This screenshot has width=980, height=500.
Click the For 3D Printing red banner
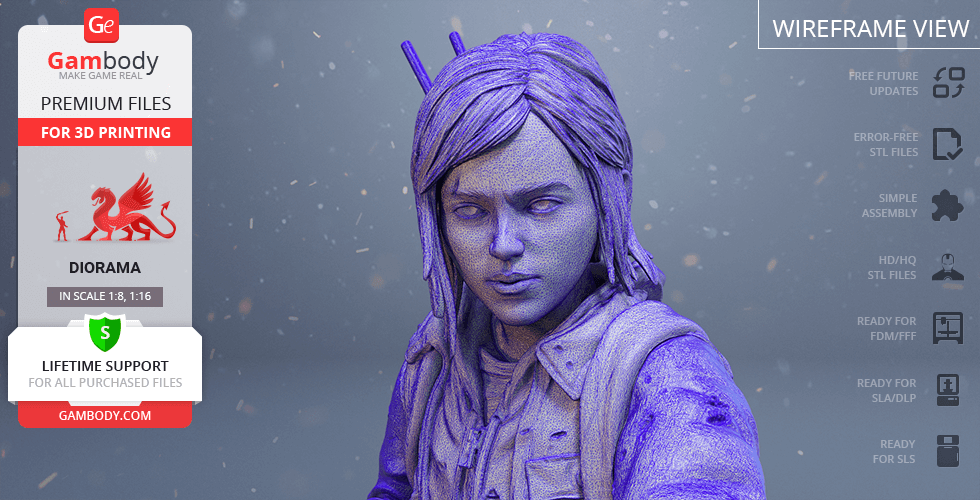105,132
